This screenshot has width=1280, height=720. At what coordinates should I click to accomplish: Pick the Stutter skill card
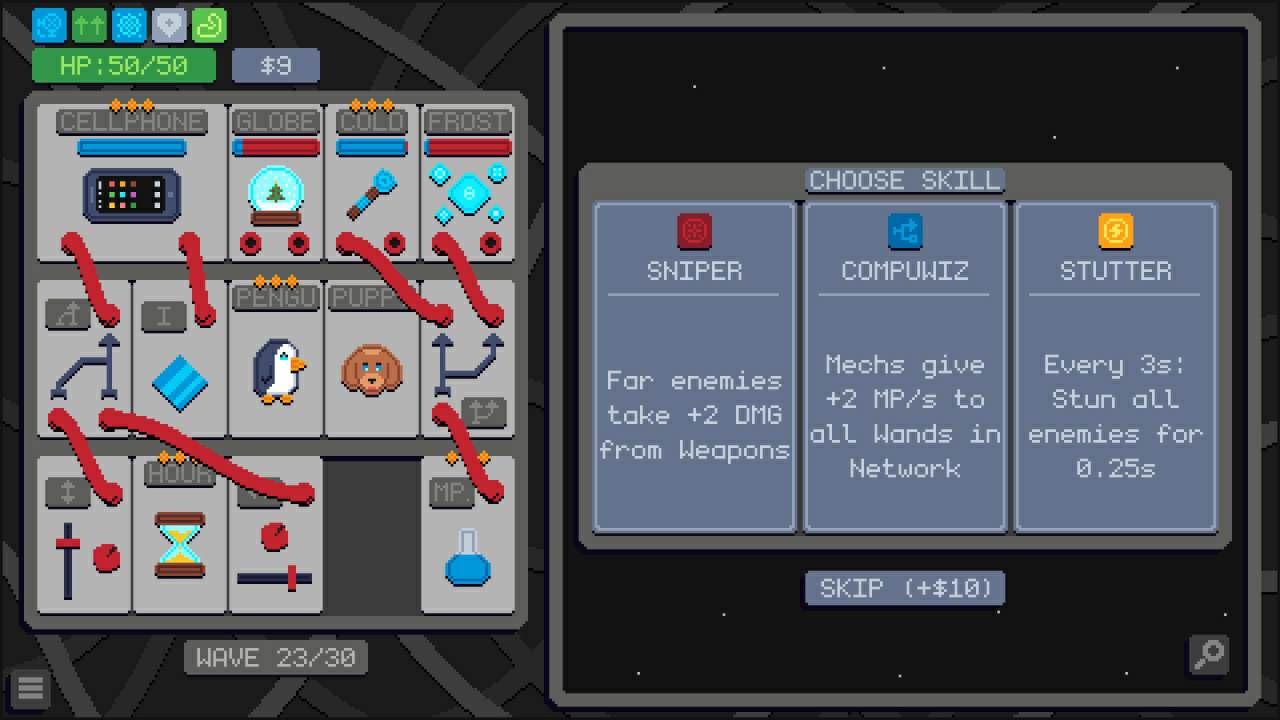[1115, 366]
